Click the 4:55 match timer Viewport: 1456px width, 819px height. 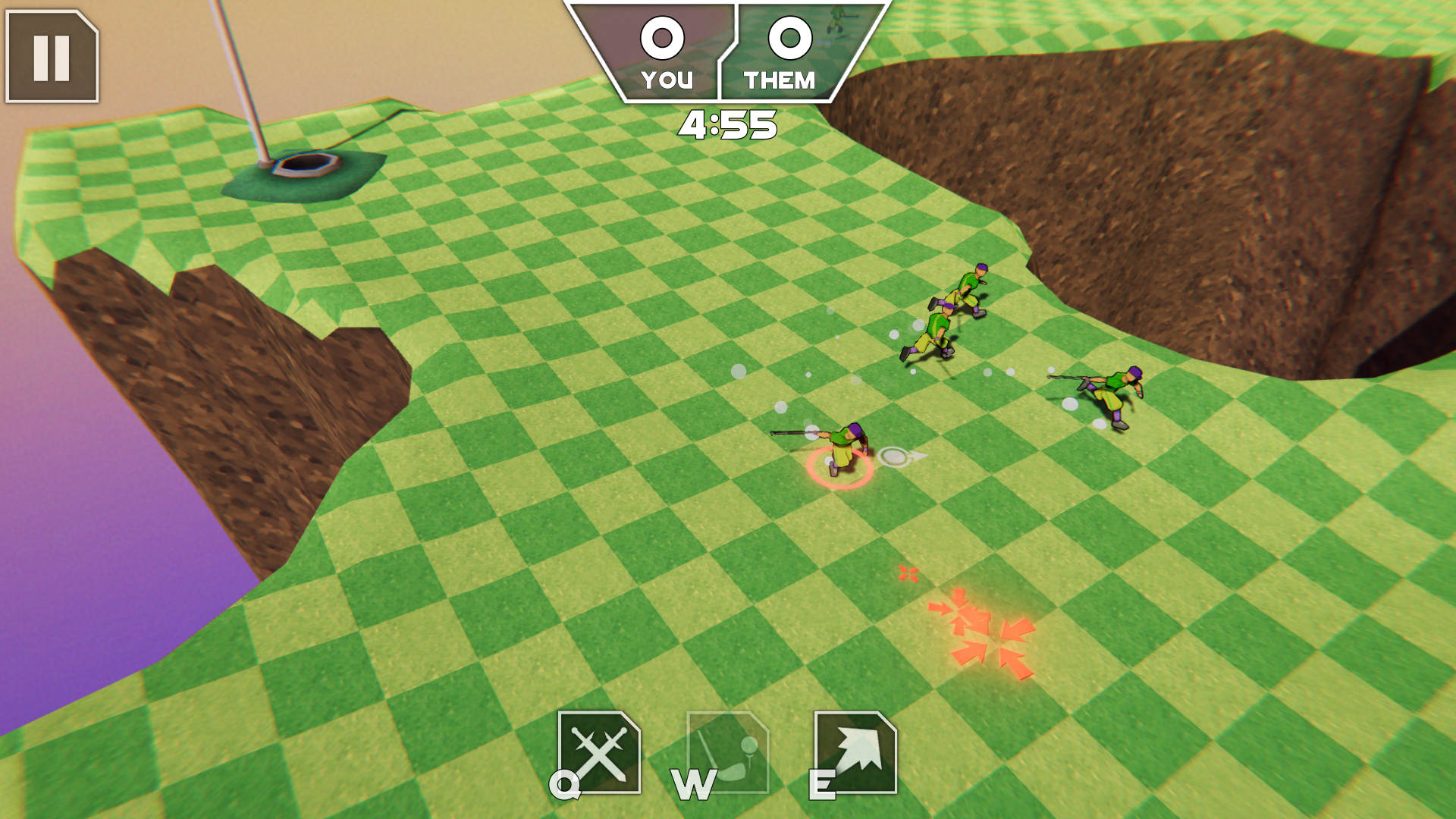(728, 124)
